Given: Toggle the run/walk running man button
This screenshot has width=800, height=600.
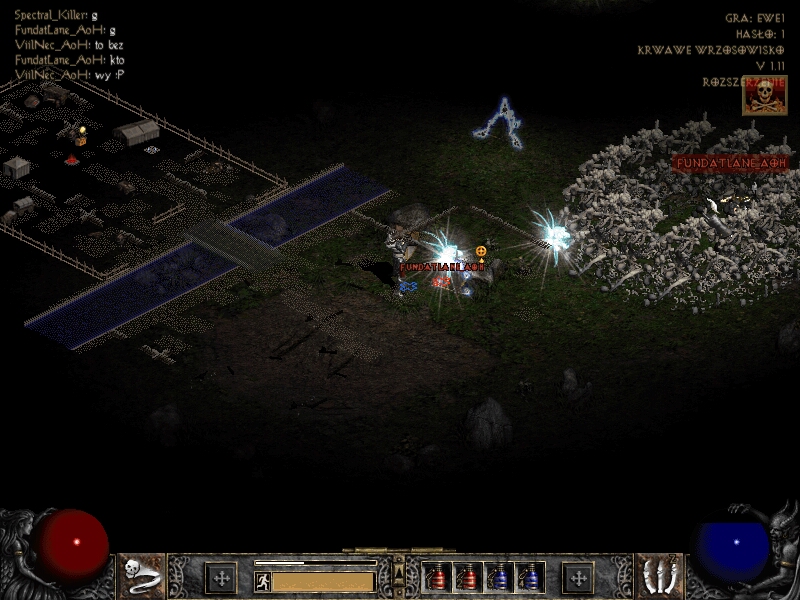Looking at the screenshot, I should click(x=263, y=581).
